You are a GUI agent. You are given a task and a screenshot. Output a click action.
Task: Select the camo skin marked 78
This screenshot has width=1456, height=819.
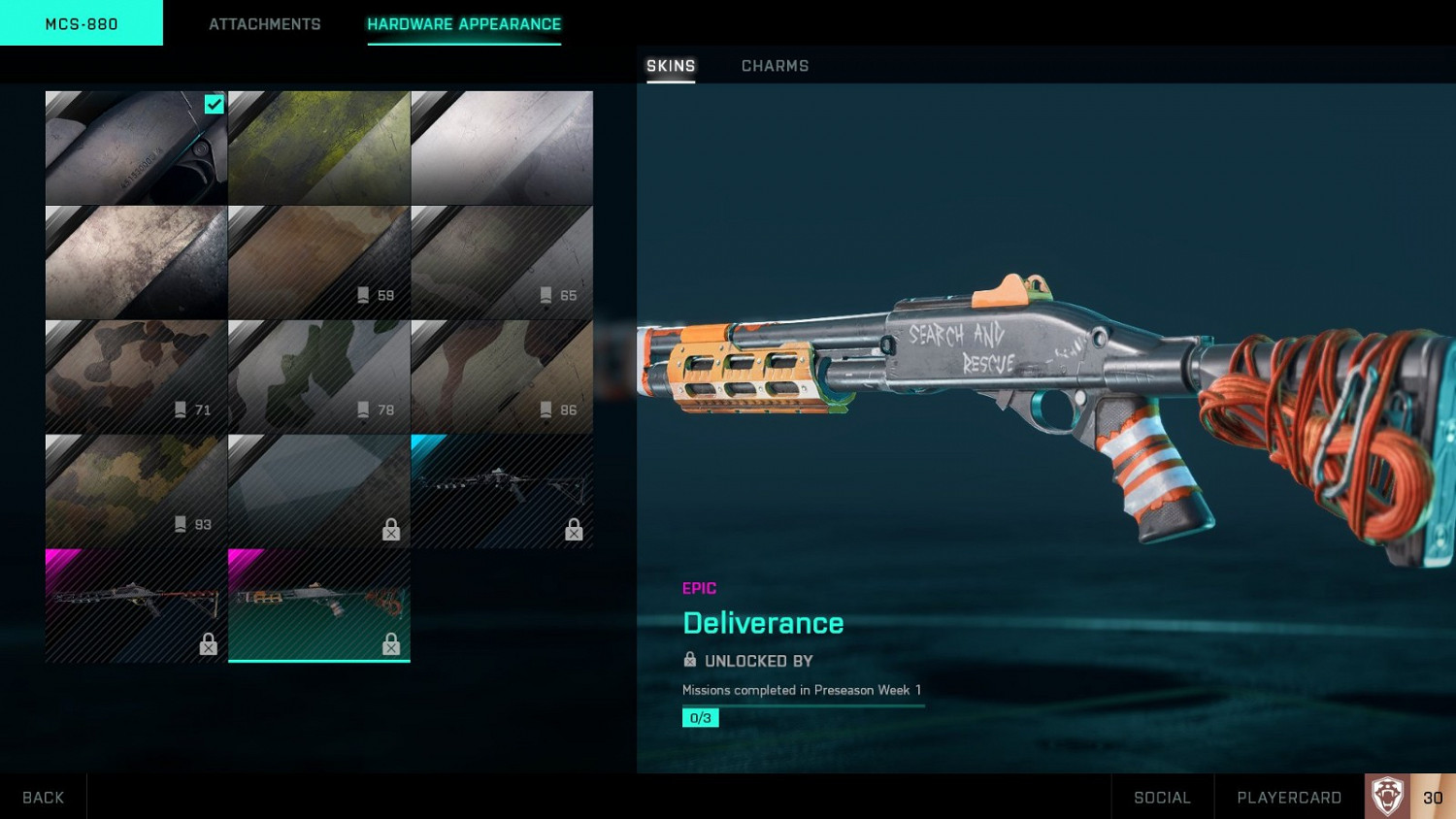coord(318,377)
